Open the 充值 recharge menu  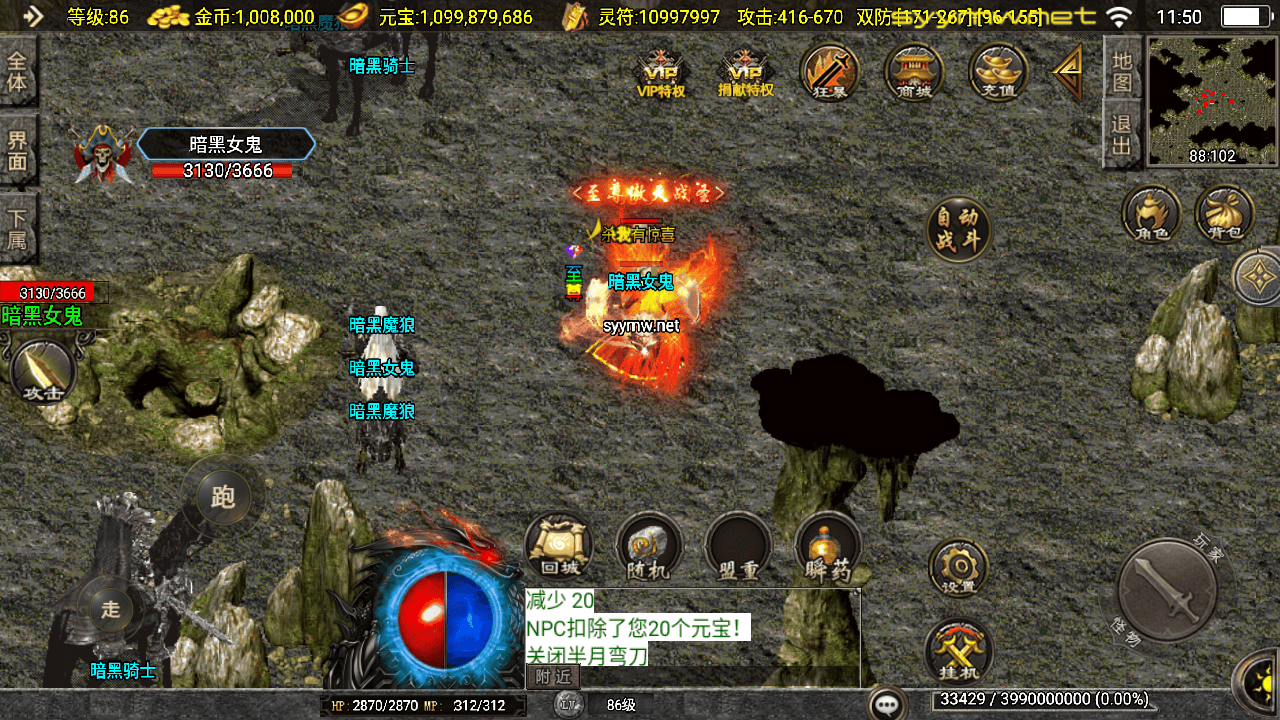coord(998,72)
